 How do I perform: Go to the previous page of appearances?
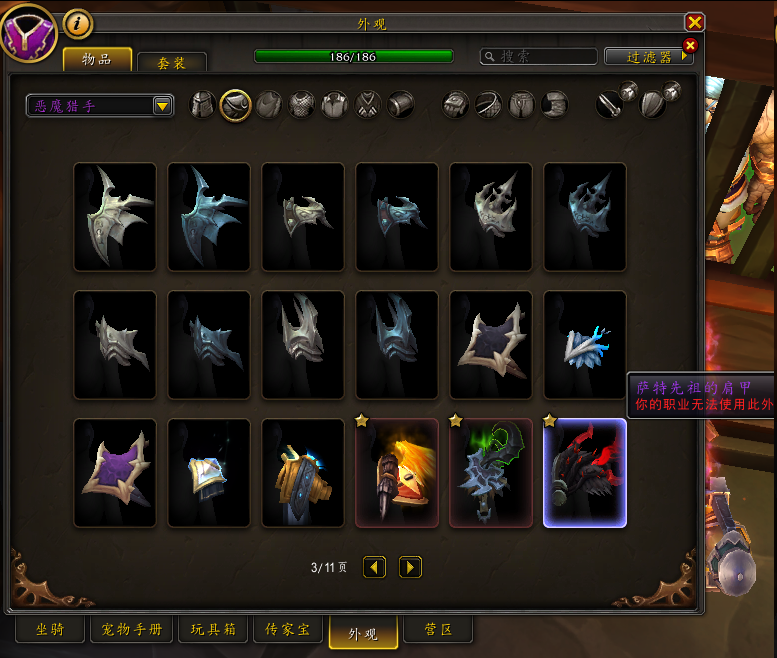pyautogui.click(x=374, y=567)
